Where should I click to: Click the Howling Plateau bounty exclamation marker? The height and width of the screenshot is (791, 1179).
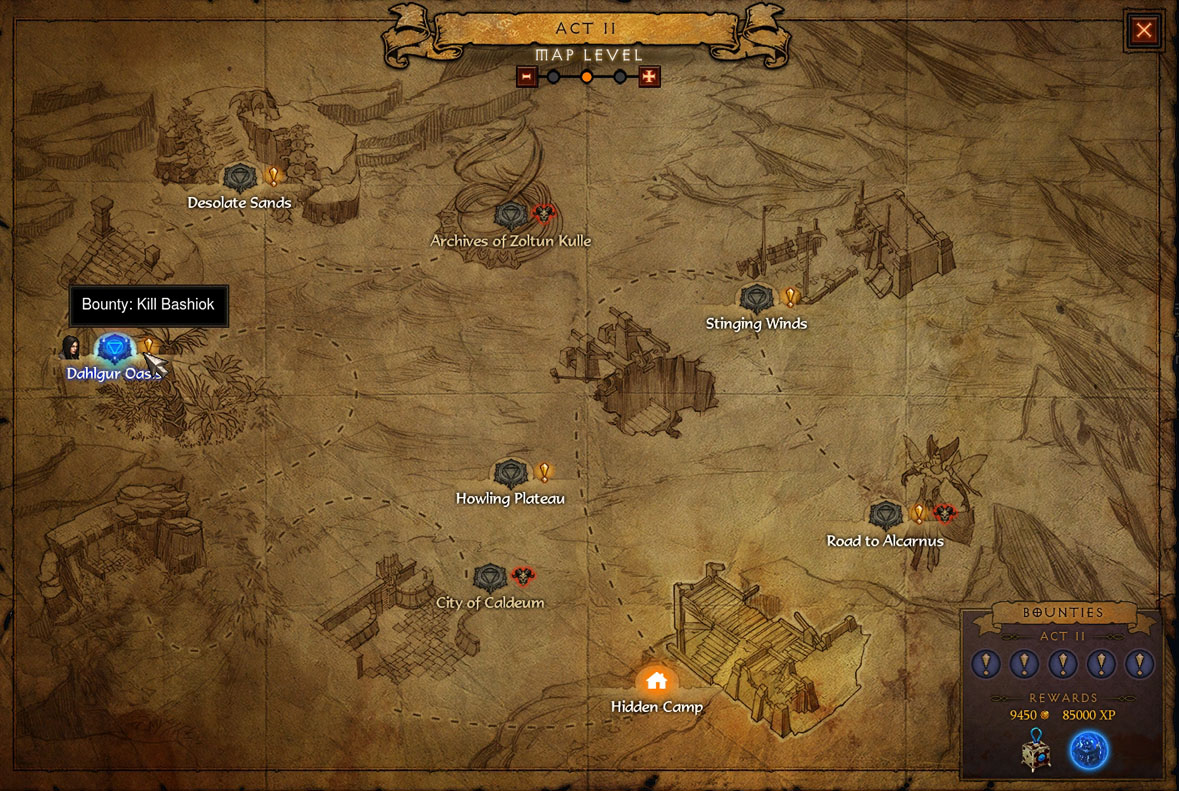coord(544,471)
